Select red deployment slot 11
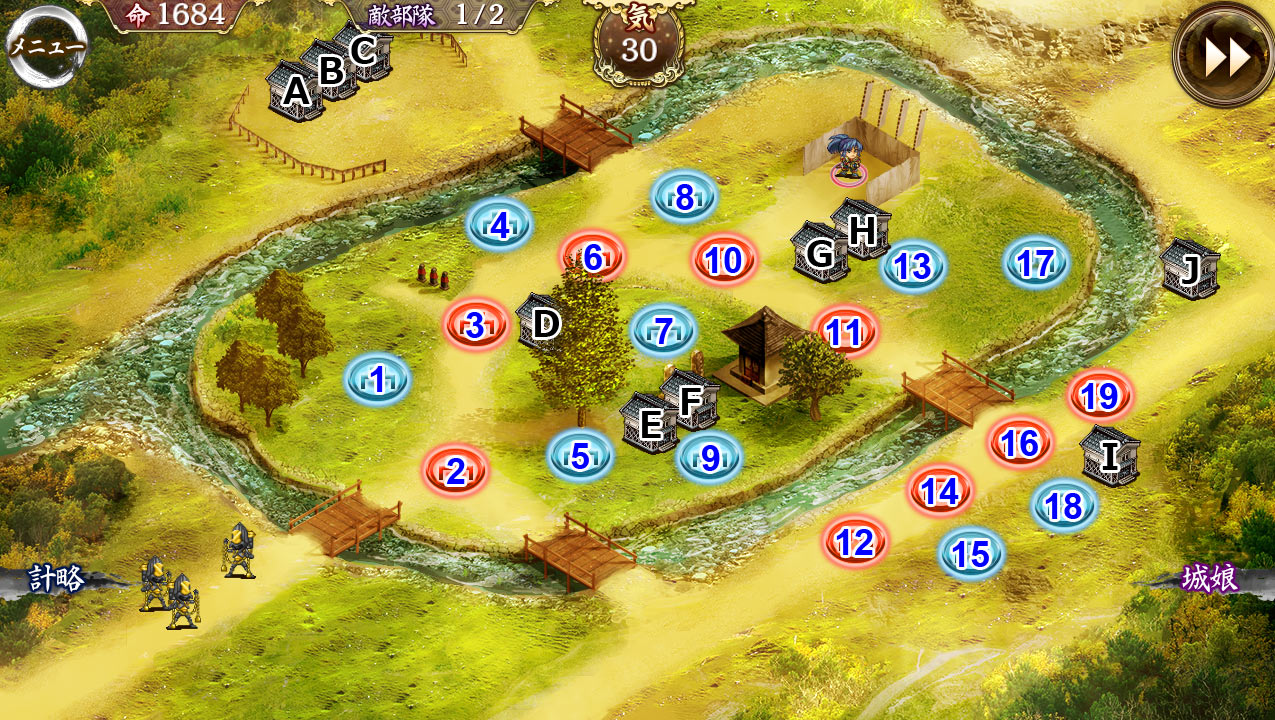Image resolution: width=1275 pixels, height=720 pixels. tap(845, 332)
